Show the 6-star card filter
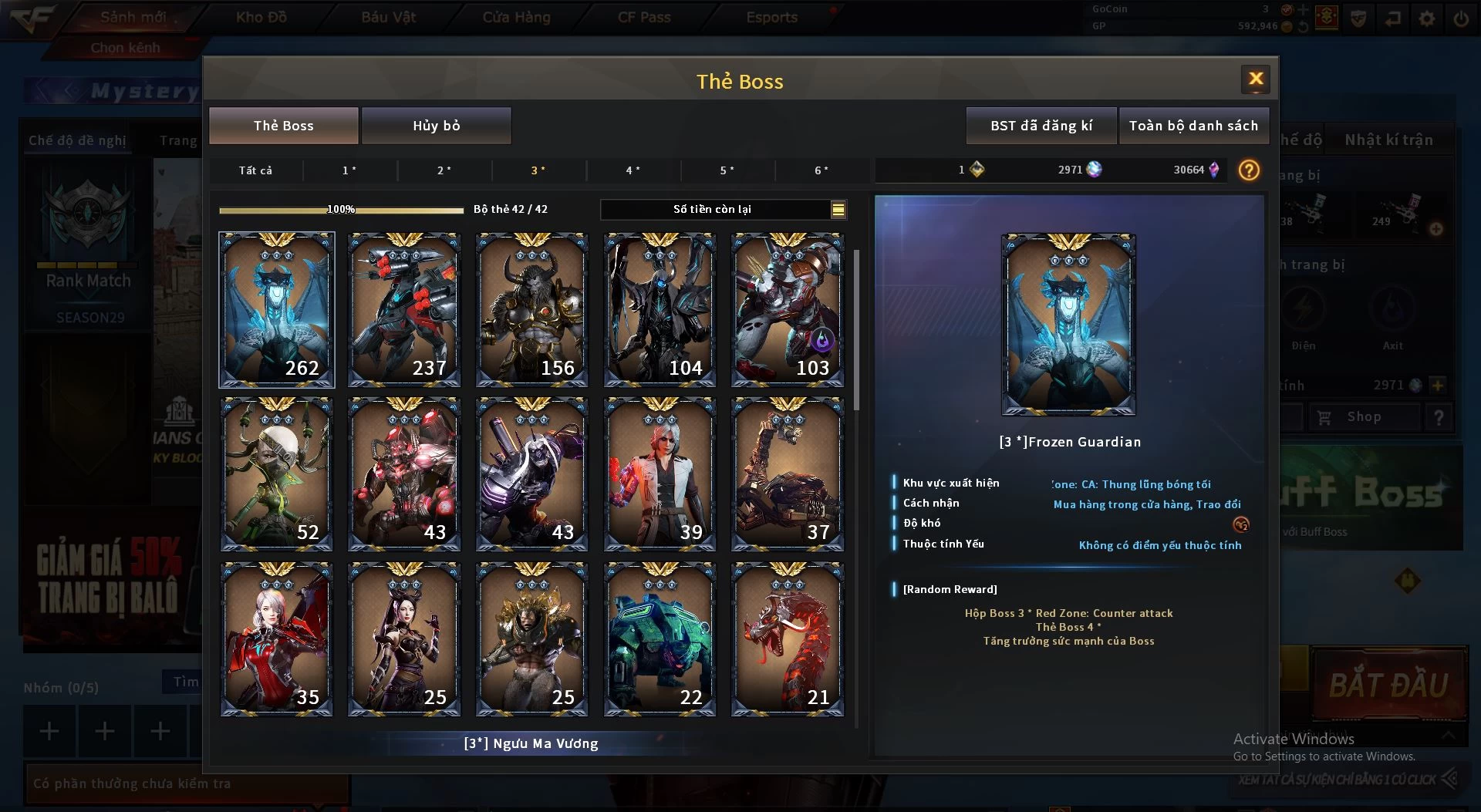This screenshot has width=1481, height=812. point(821,170)
